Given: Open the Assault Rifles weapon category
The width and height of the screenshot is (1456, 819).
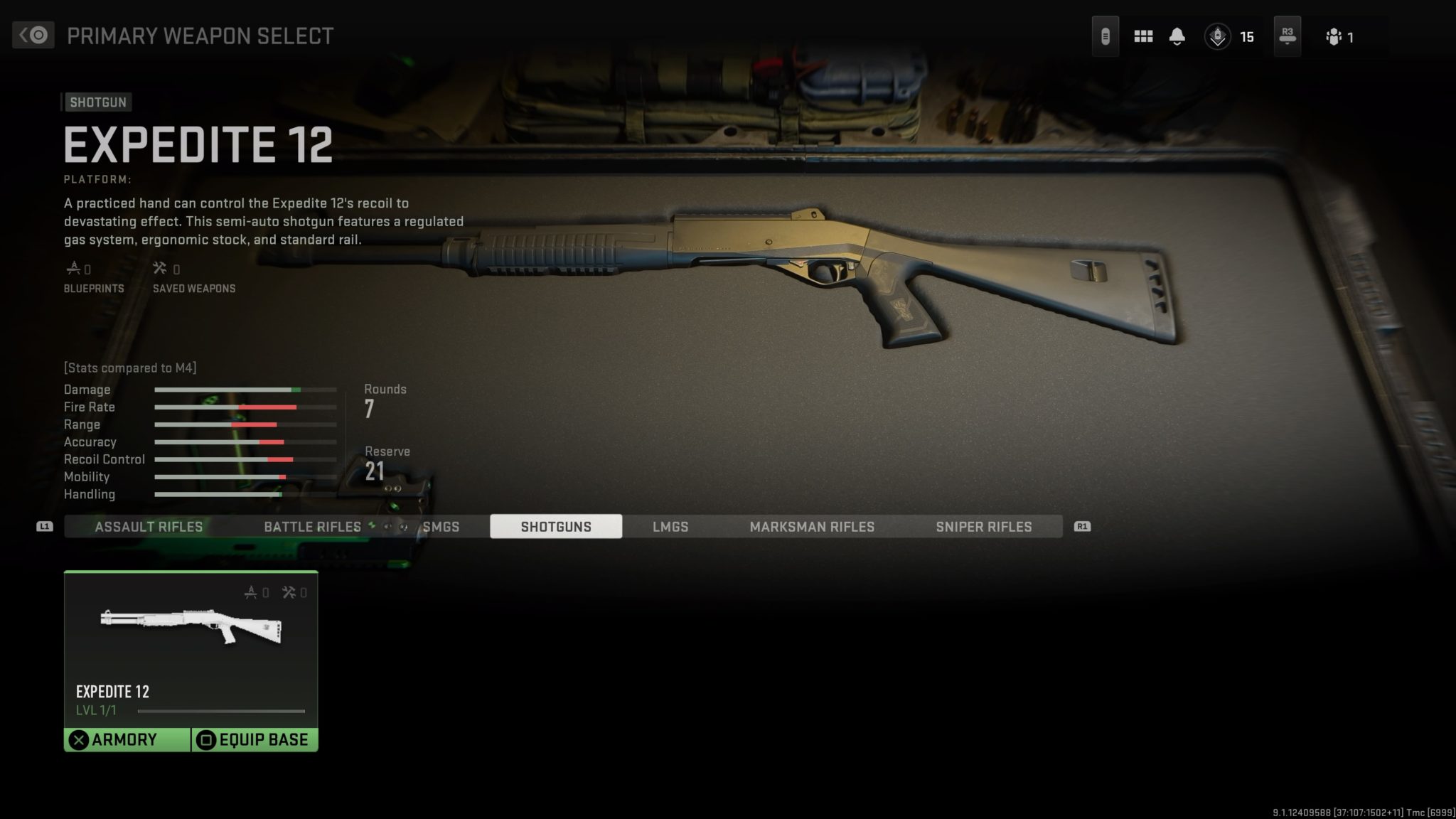Looking at the screenshot, I should [x=149, y=526].
